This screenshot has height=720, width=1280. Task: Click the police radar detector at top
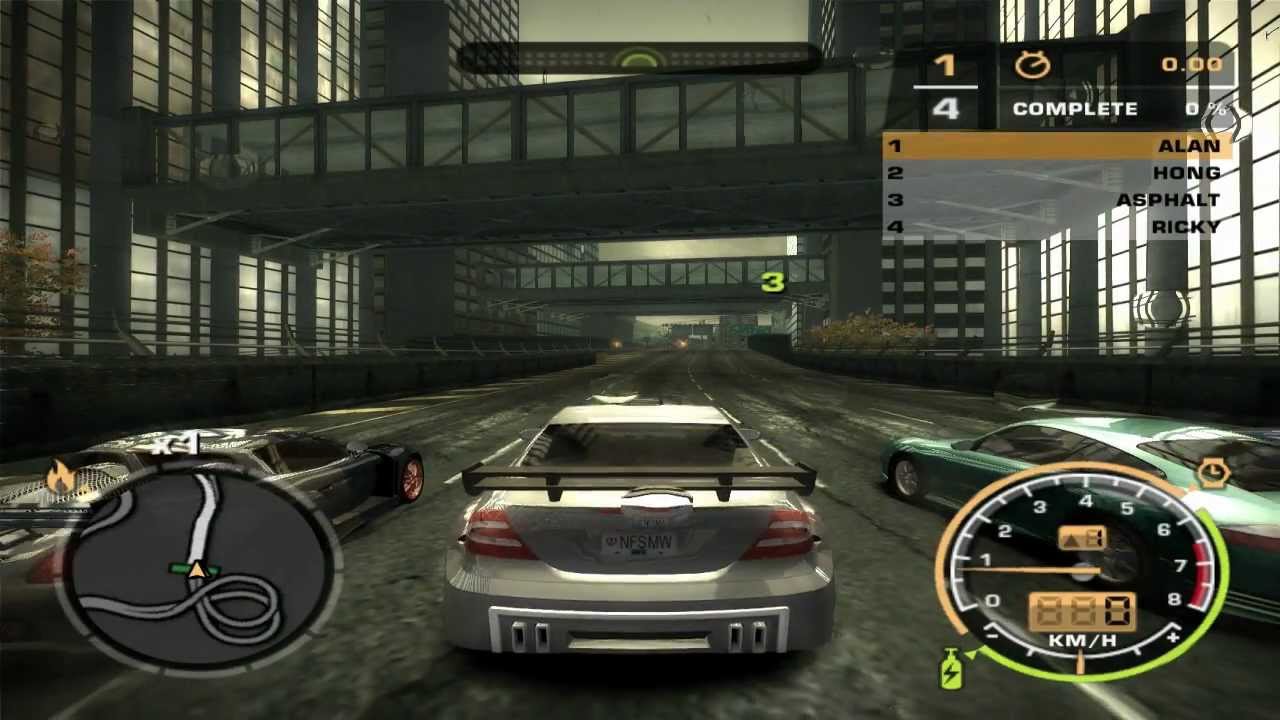tap(640, 58)
